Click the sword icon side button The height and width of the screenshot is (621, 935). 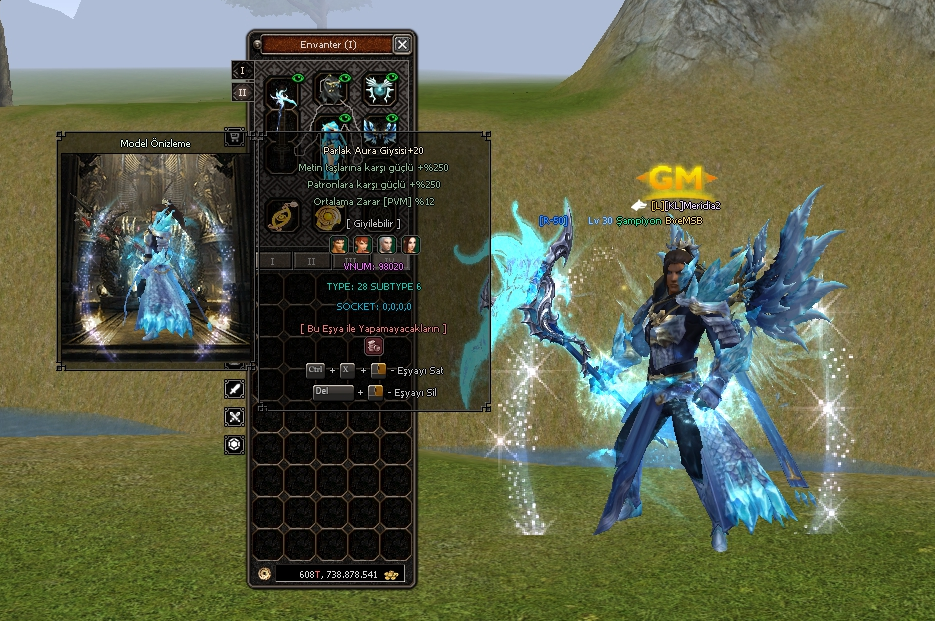click(x=235, y=389)
